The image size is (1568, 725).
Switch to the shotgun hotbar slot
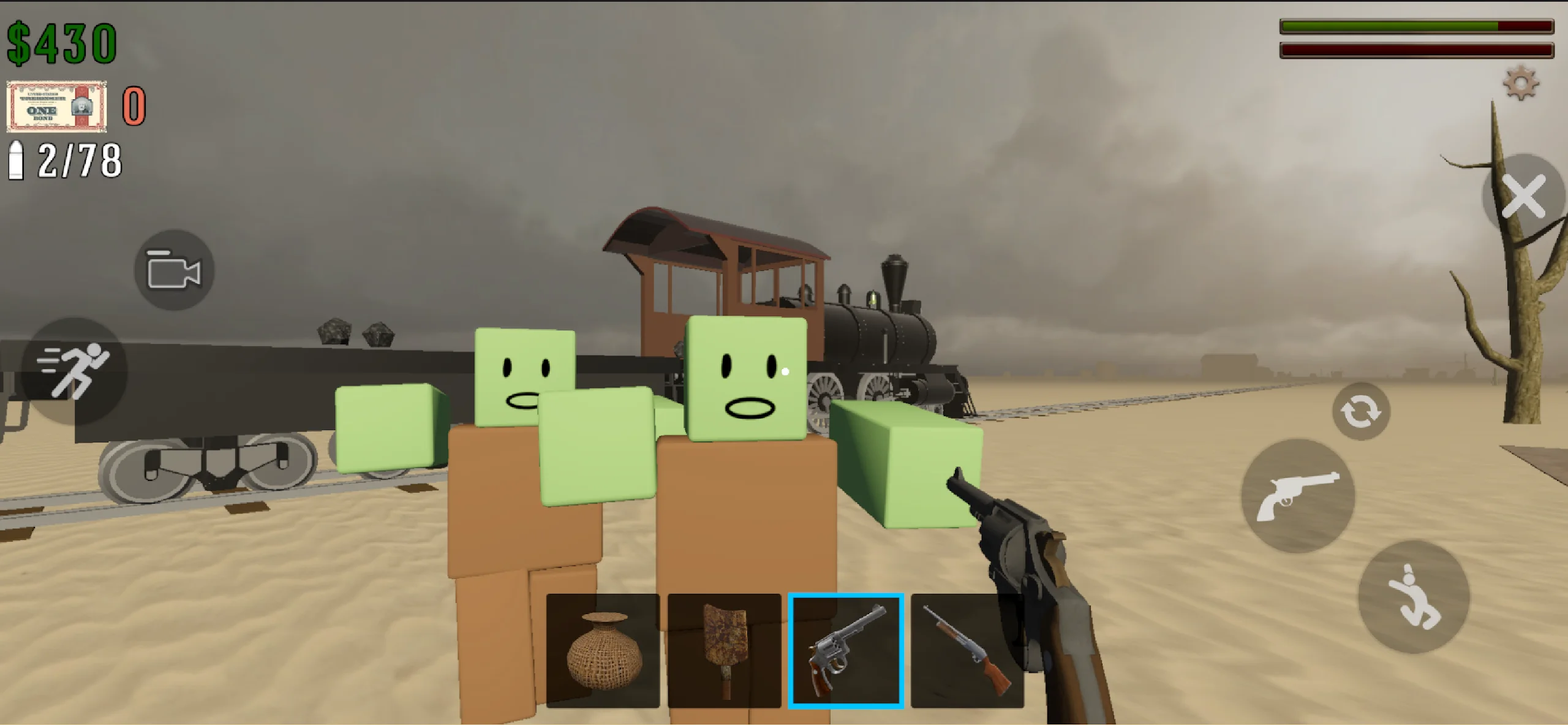click(x=967, y=650)
